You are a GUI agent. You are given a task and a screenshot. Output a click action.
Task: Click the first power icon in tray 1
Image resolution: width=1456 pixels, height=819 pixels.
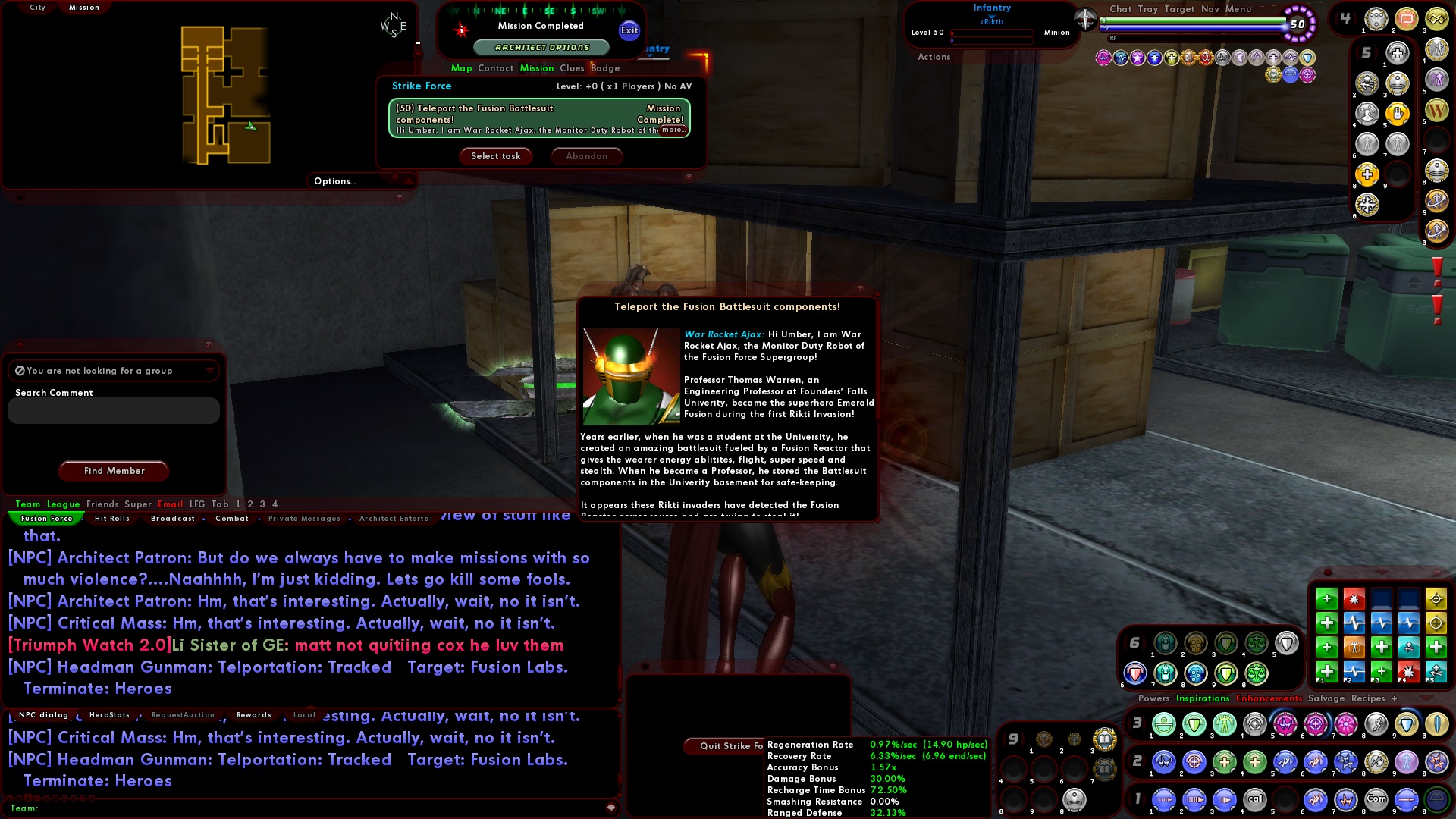1163,799
